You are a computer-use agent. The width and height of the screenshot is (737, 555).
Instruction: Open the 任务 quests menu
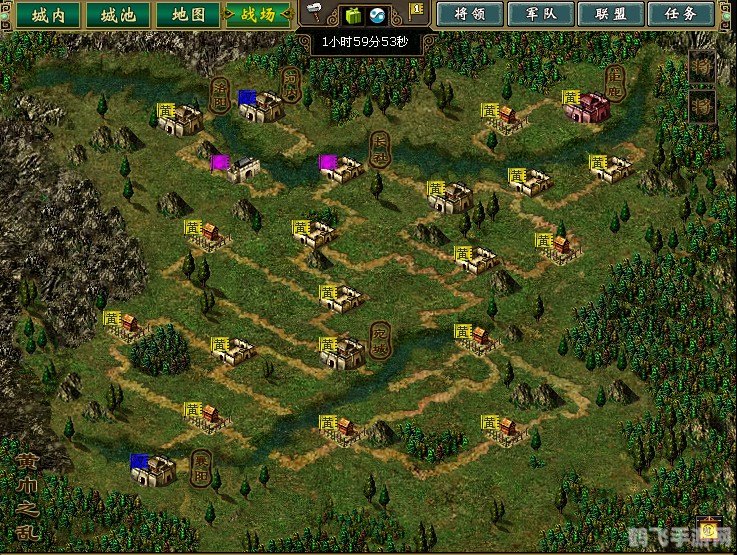click(682, 15)
